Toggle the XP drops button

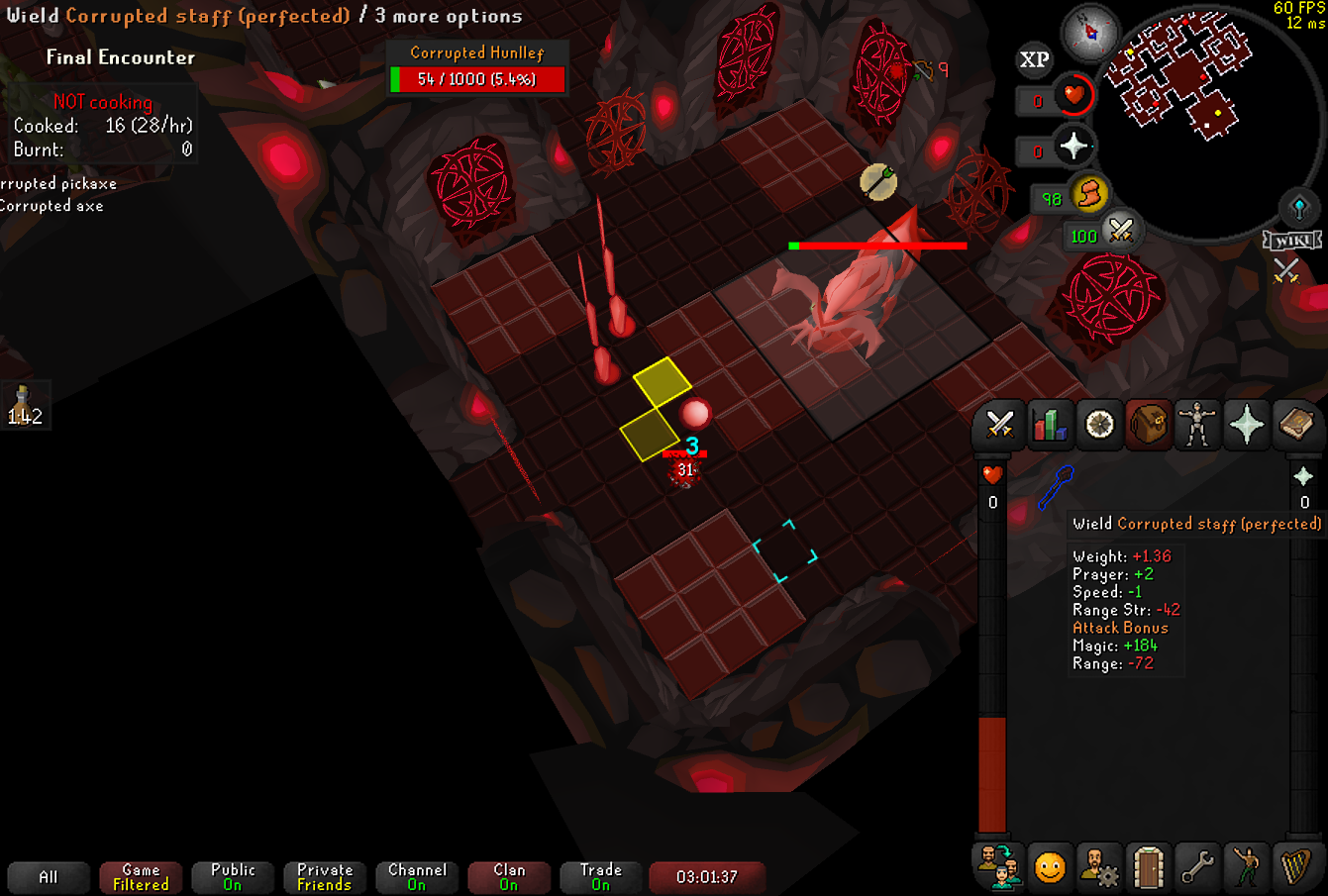(x=1035, y=60)
